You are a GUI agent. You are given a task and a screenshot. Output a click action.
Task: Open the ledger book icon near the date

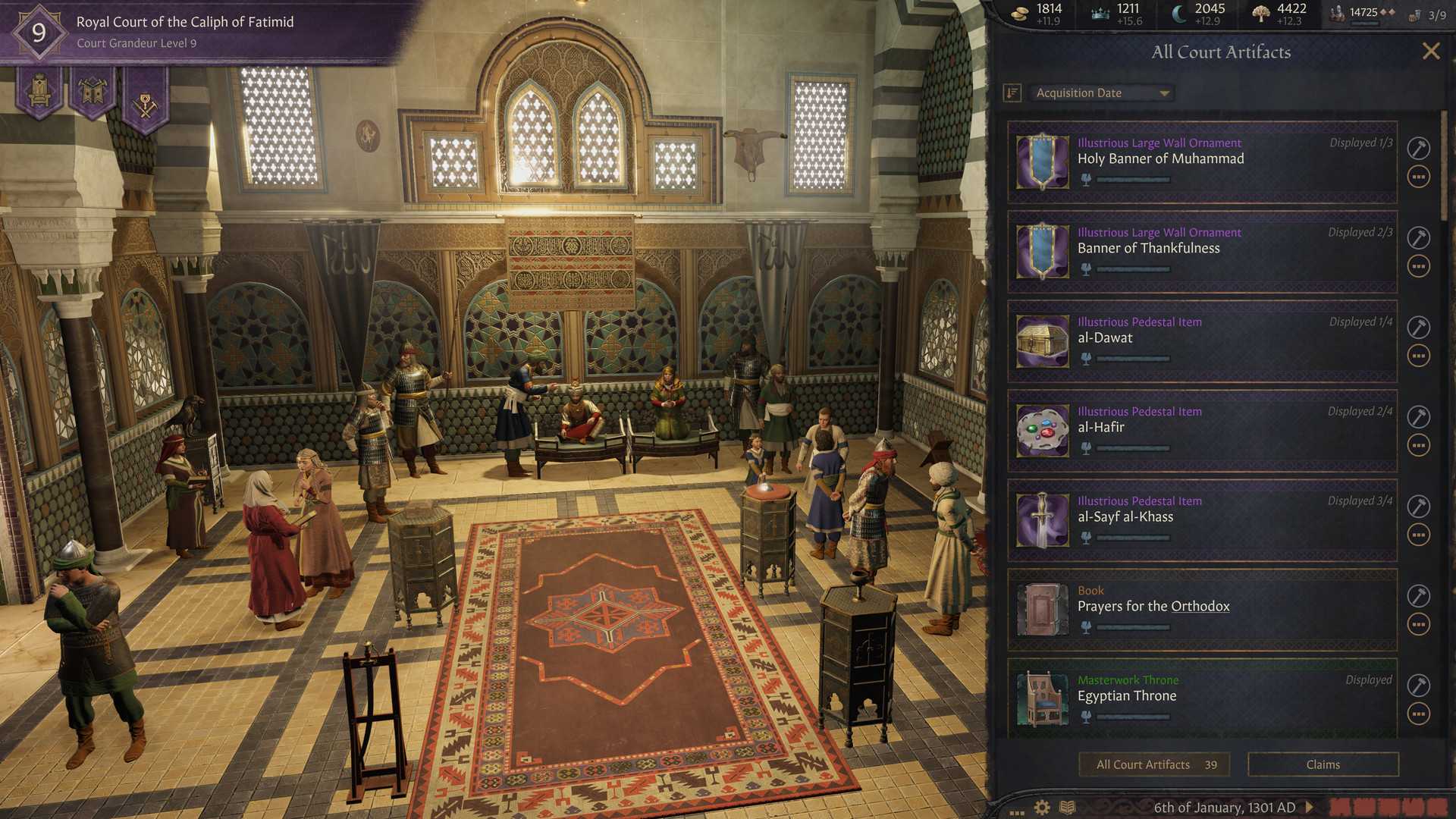(1069, 807)
